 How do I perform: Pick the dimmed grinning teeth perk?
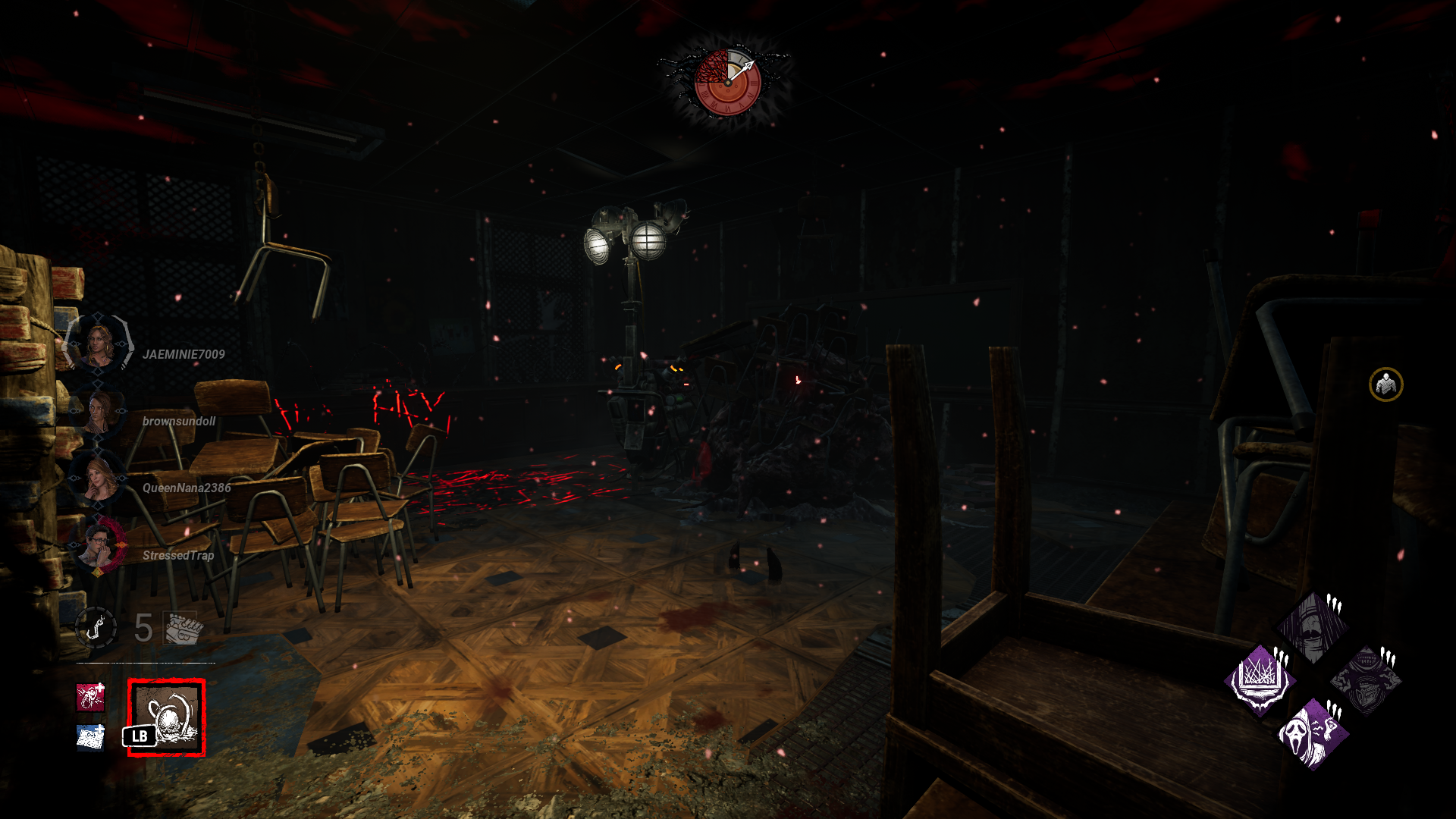tap(1367, 680)
